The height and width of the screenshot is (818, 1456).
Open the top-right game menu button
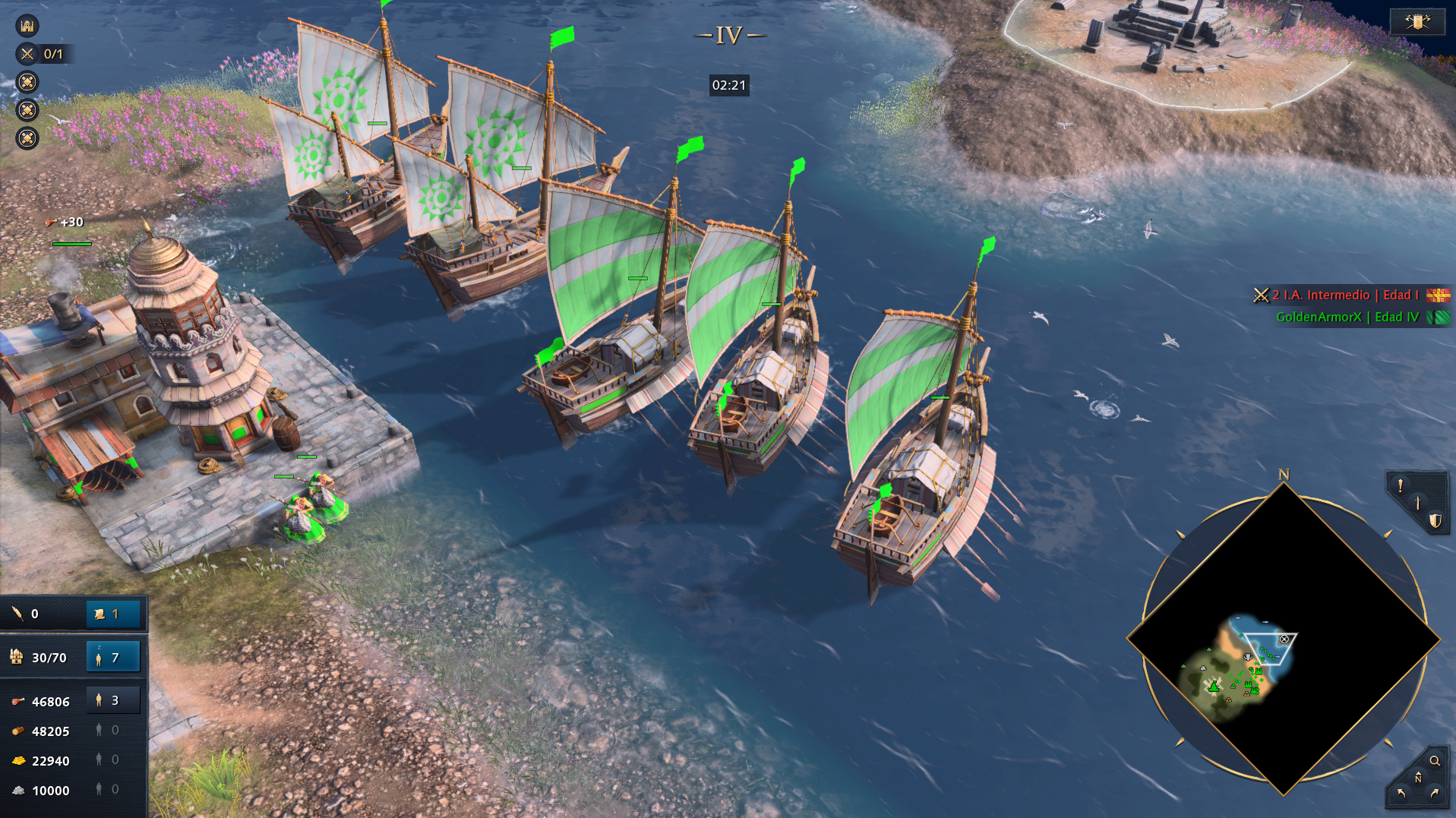pos(1417,21)
